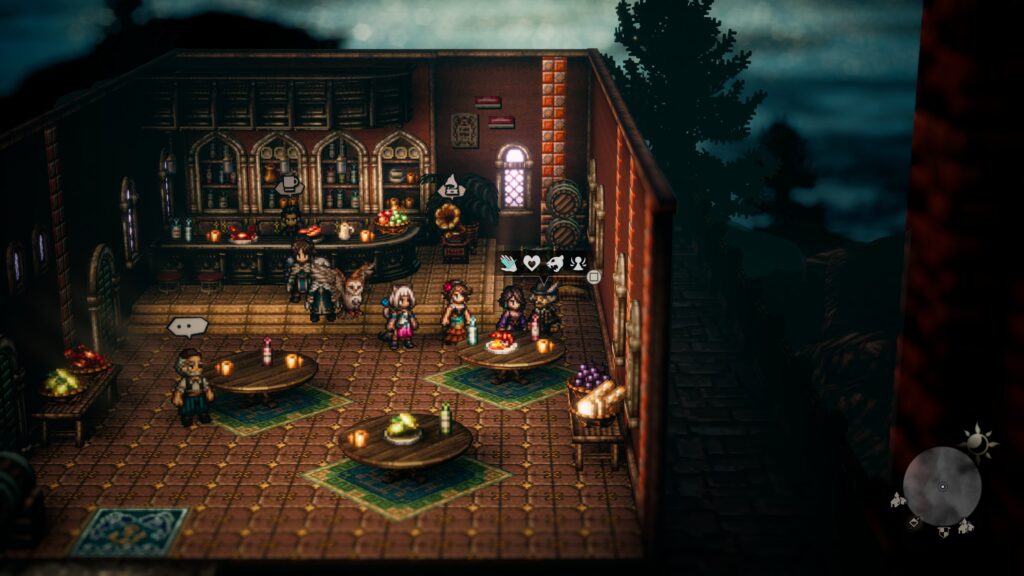Activate the snarling beast path action icon
This screenshot has width=1024, height=576.
pos(555,263)
